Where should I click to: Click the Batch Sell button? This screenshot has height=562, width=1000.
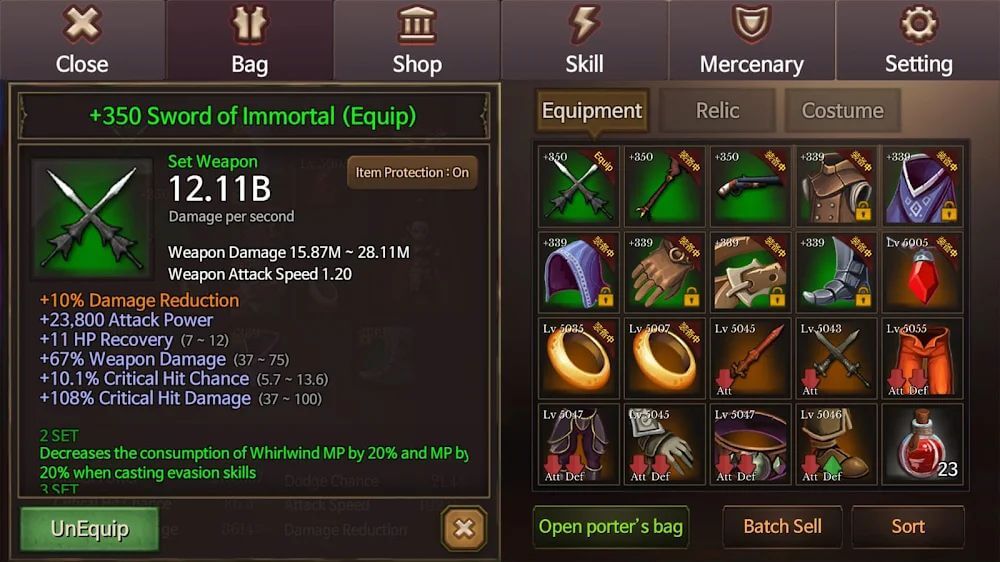(x=782, y=526)
